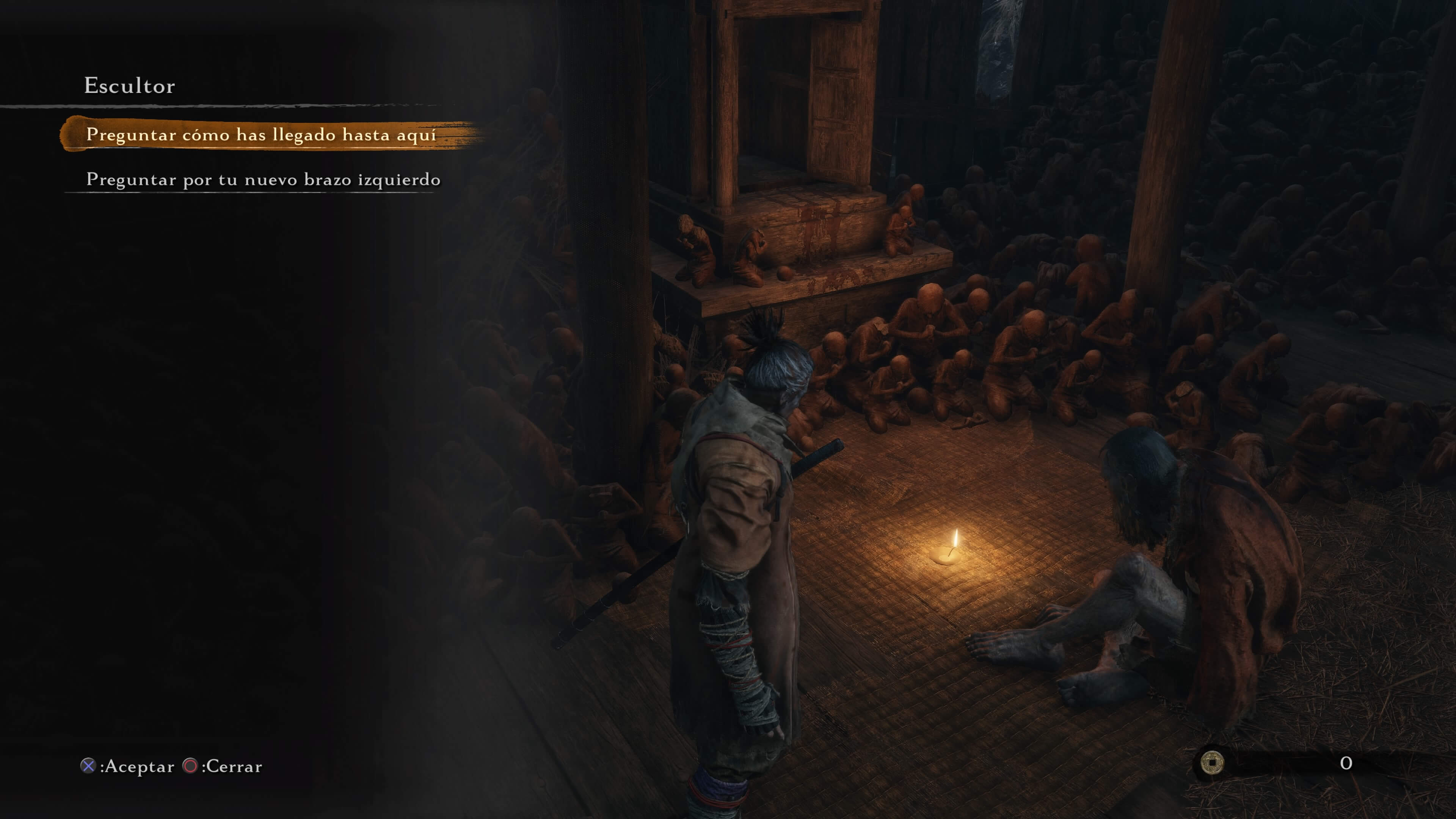Open 'Preguntar cómo has llegado hasta aquí'
This screenshot has width=1456, height=819.
click(260, 135)
